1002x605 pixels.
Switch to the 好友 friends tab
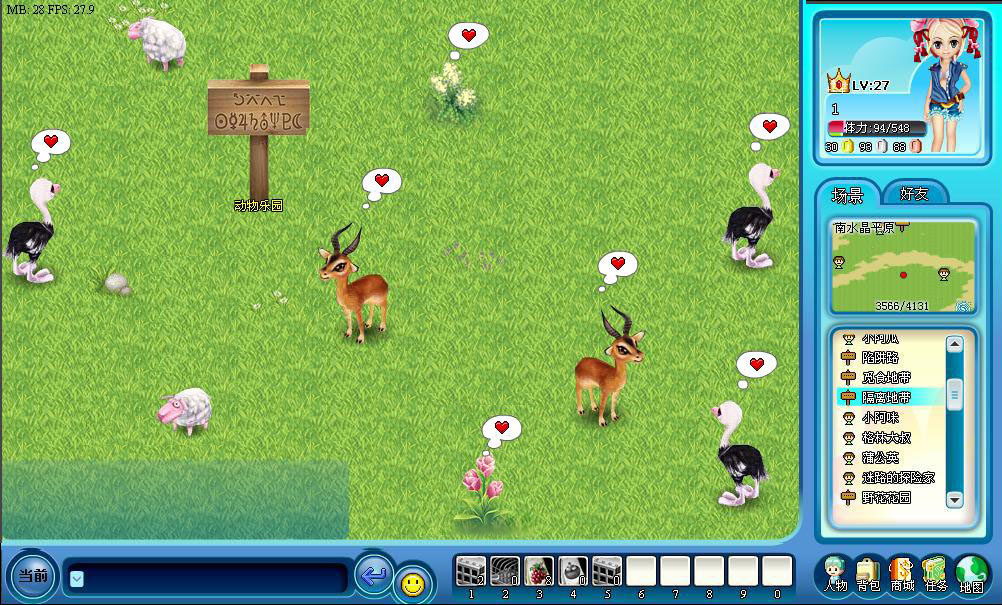914,194
